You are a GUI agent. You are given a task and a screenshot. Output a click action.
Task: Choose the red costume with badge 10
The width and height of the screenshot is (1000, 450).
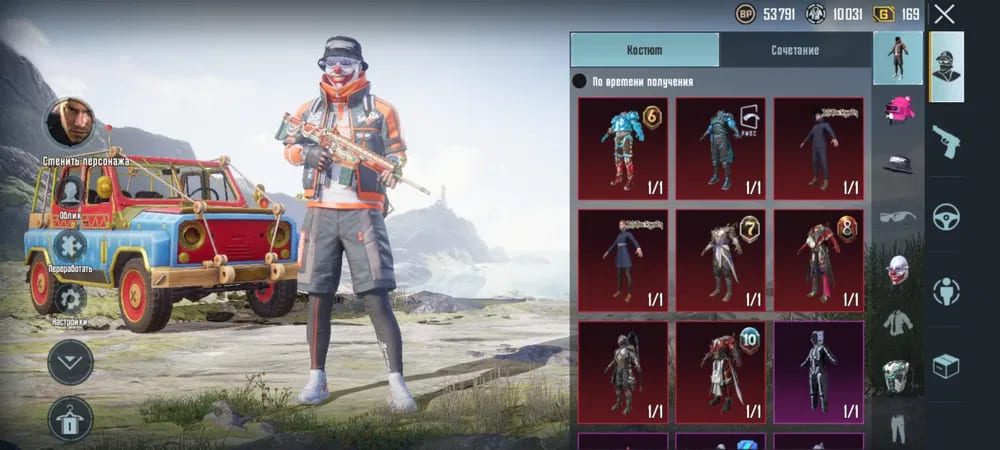click(x=720, y=371)
